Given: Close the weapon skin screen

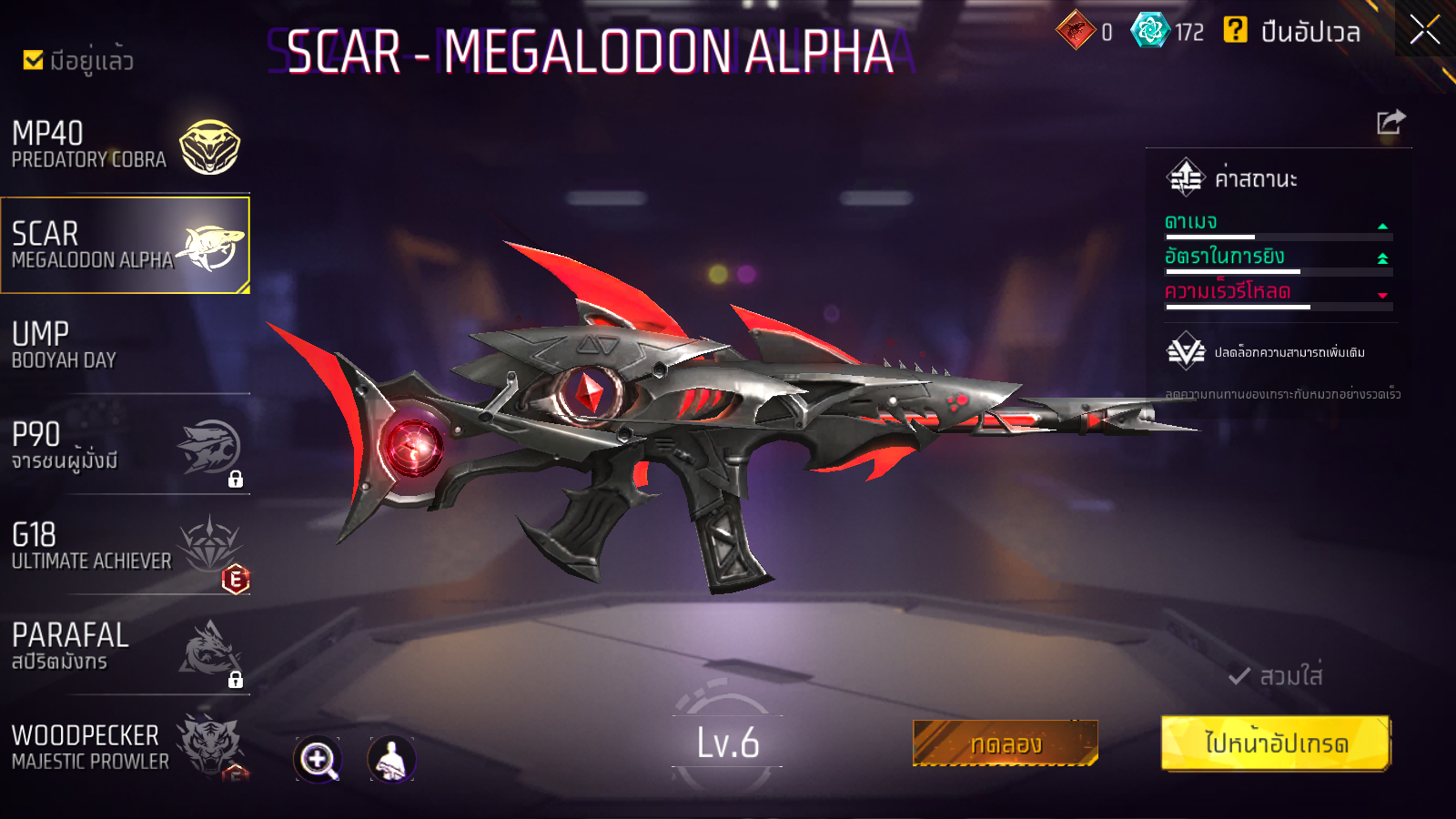Looking at the screenshot, I should pos(1424,30).
